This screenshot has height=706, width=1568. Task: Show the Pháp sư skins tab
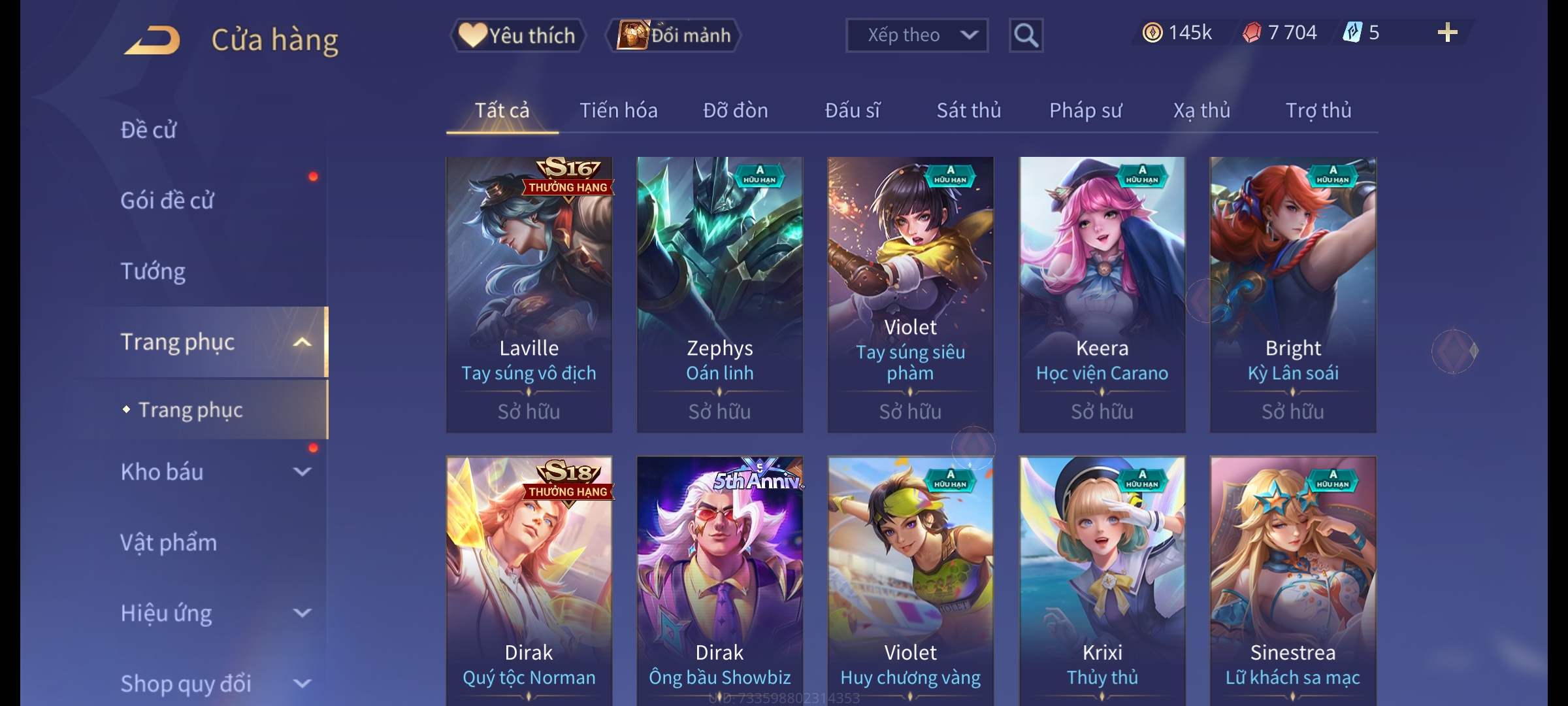1085,110
